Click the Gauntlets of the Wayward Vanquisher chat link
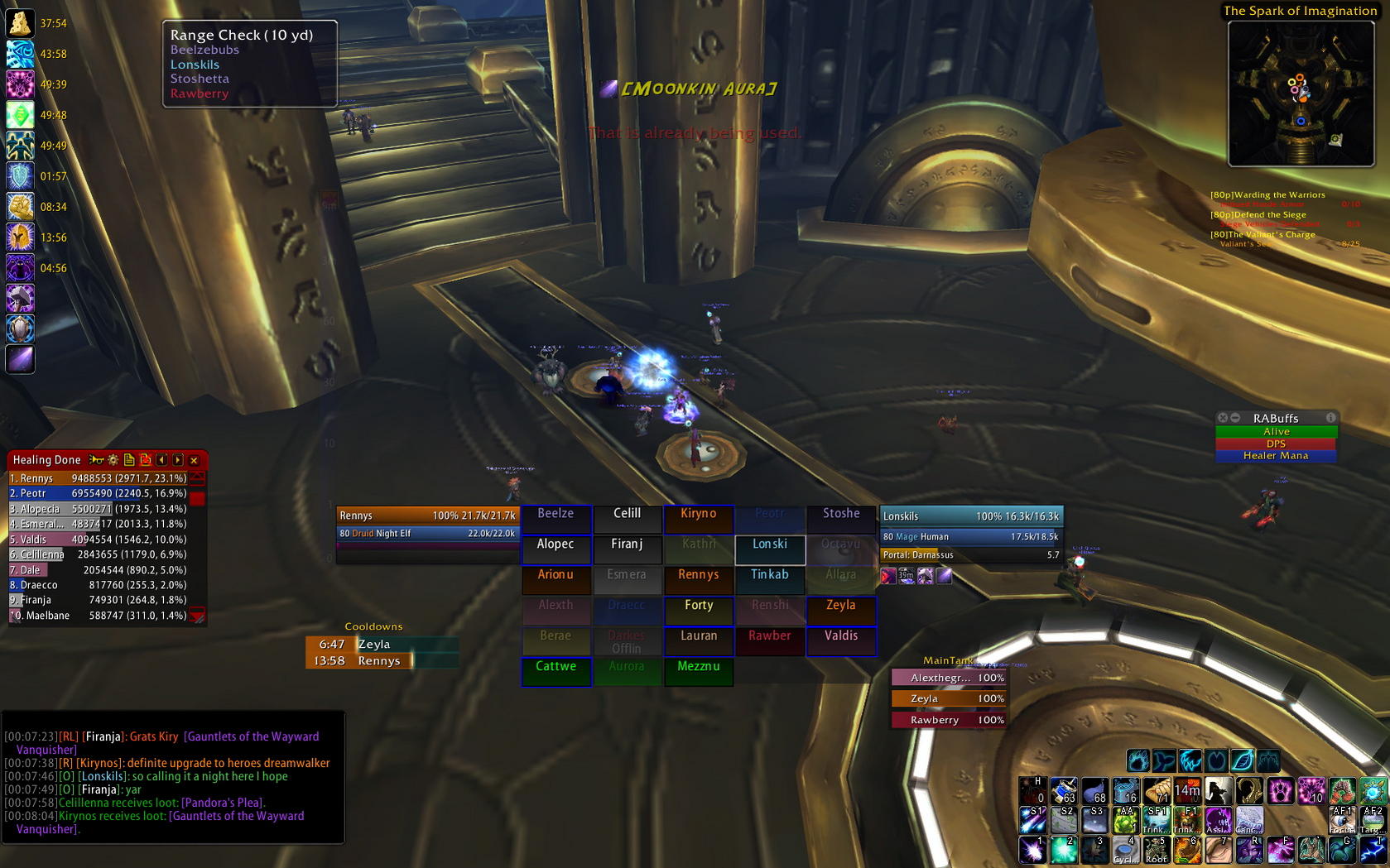The height and width of the screenshot is (868, 1390). tap(251, 736)
